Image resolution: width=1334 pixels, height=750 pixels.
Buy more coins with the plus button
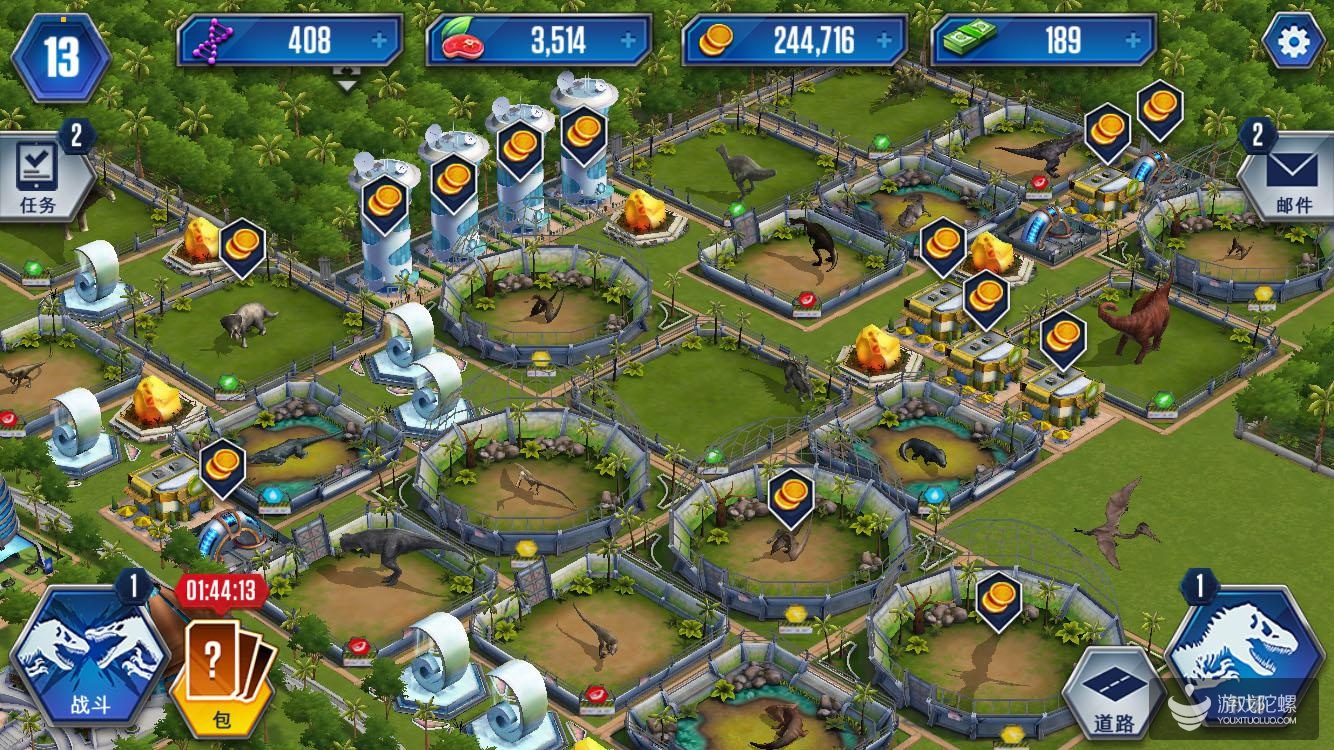(883, 40)
